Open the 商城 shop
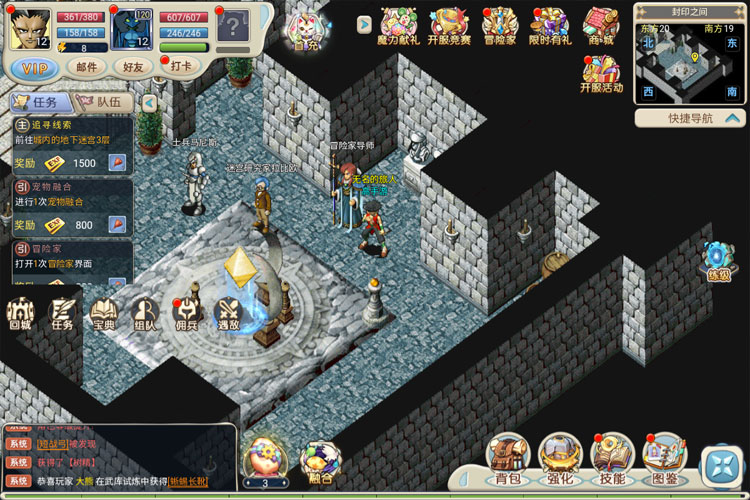This screenshot has height=500, width=750. pos(600,27)
